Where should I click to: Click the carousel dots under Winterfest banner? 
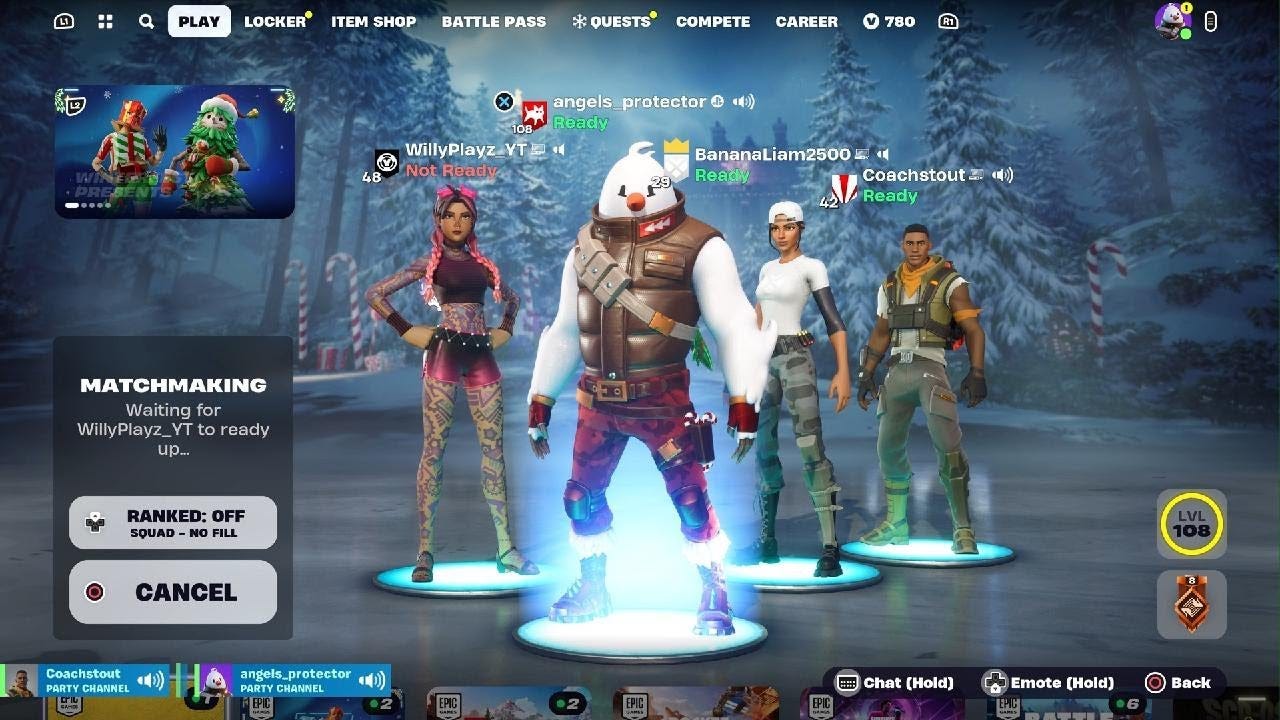(87, 206)
